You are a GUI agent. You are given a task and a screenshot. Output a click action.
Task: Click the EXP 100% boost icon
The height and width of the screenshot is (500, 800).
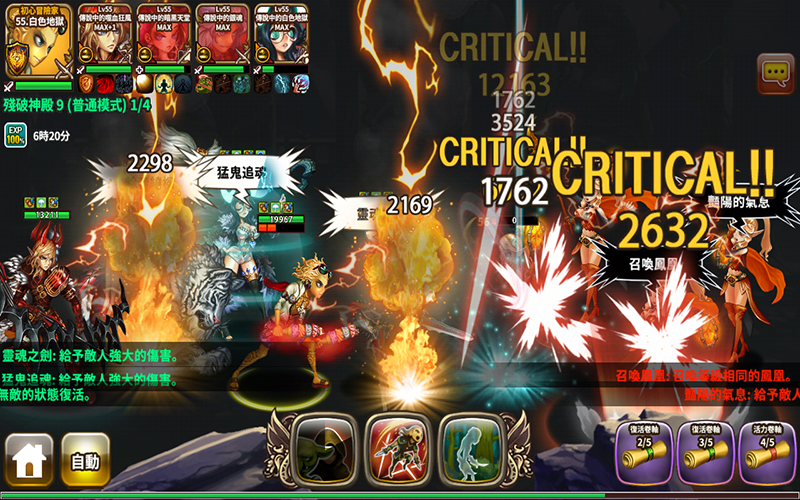click(x=15, y=134)
